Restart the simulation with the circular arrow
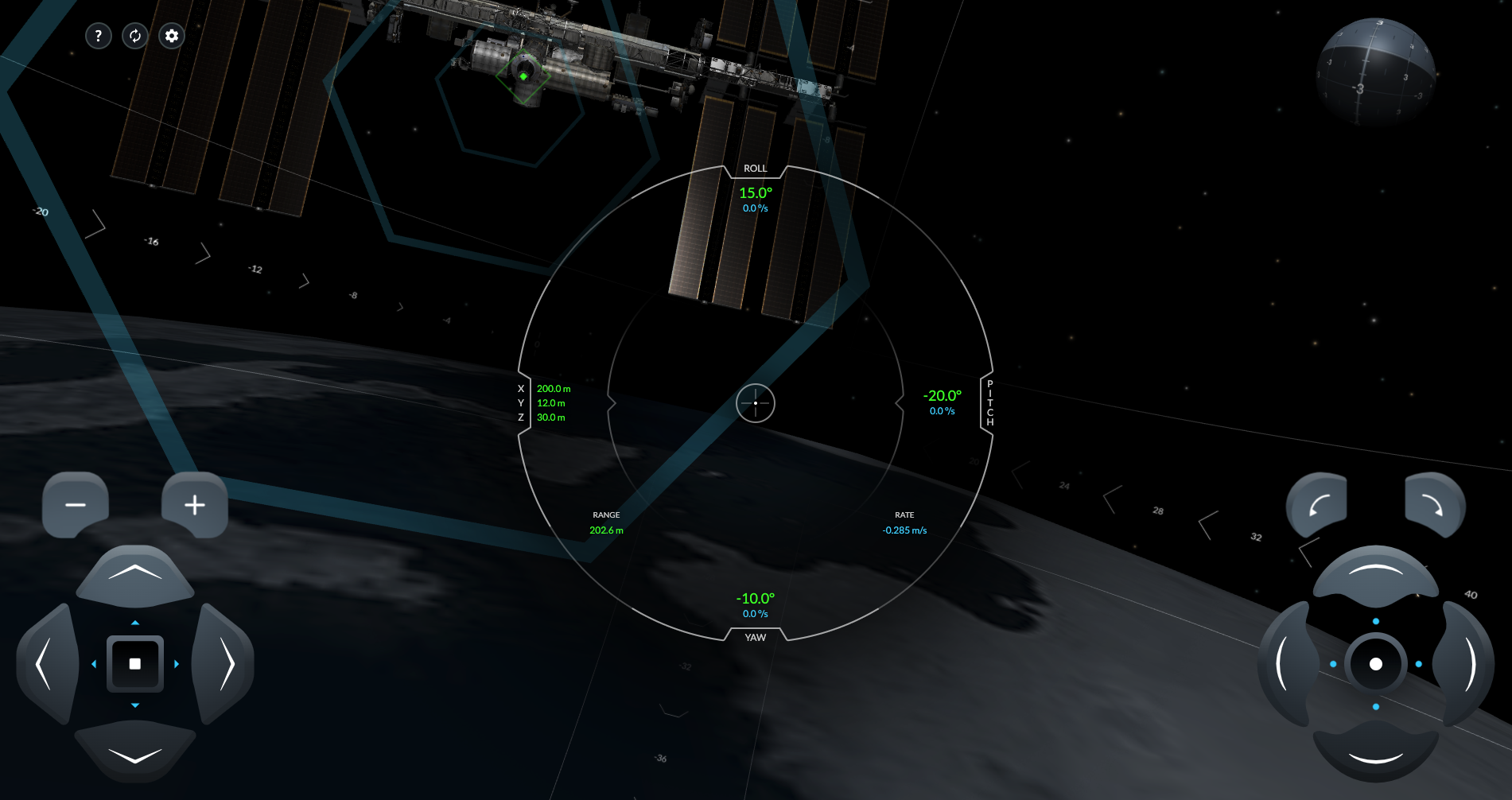The width and height of the screenshot is (1512, 800). pos(135,36)
